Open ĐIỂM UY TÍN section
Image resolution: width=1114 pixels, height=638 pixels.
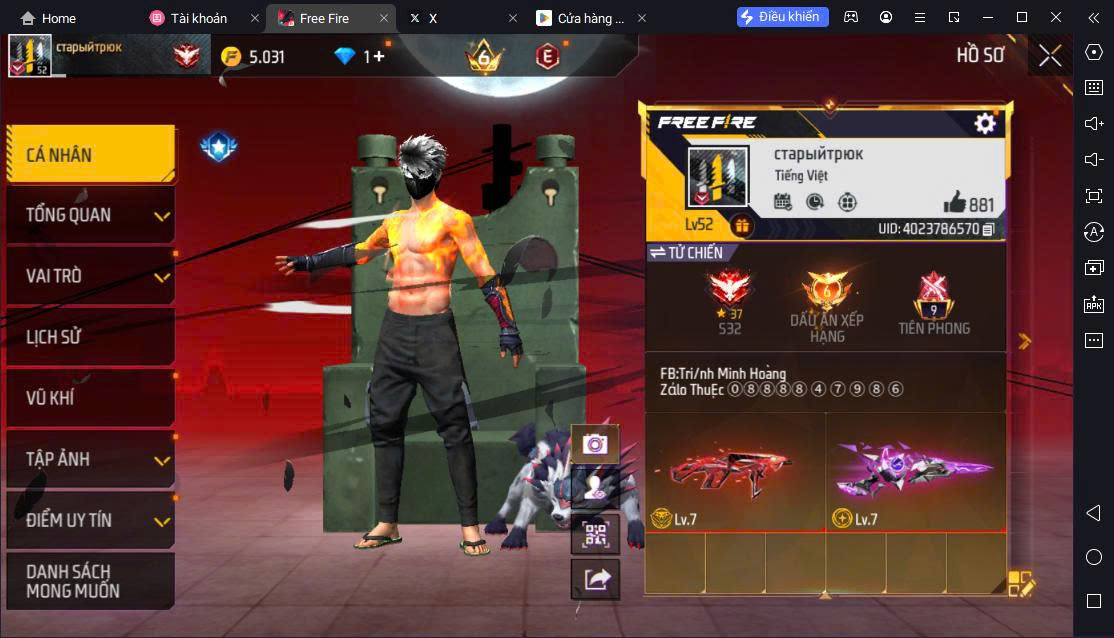coord(90,520)
